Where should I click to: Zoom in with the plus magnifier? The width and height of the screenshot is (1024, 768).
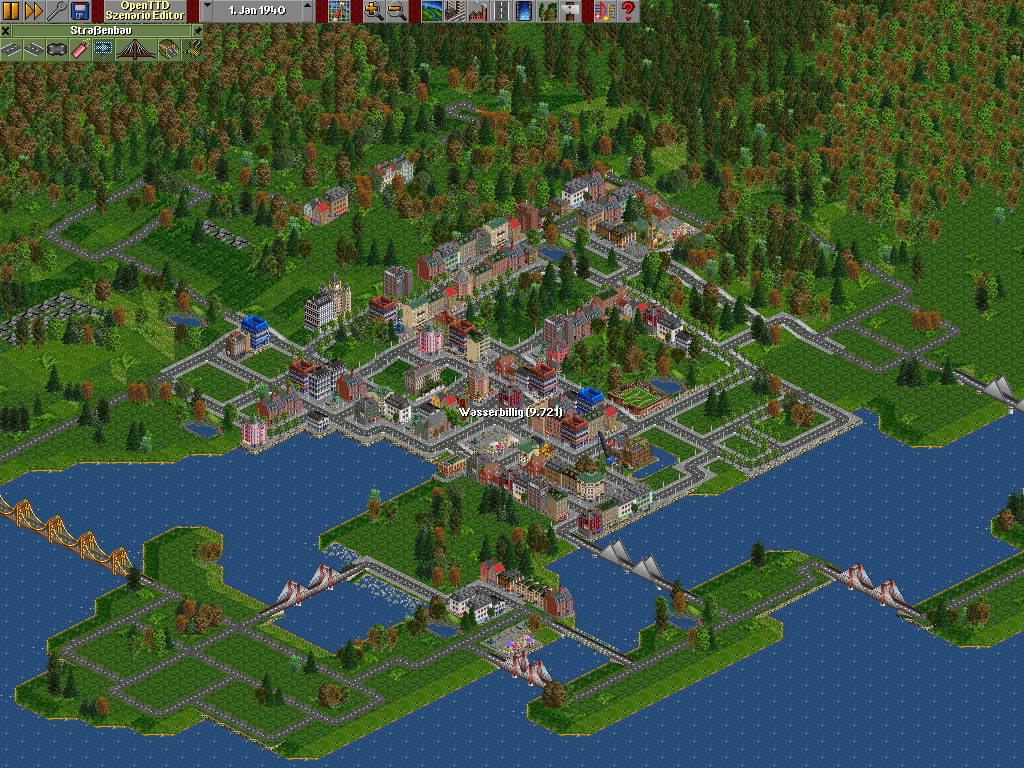373,11
